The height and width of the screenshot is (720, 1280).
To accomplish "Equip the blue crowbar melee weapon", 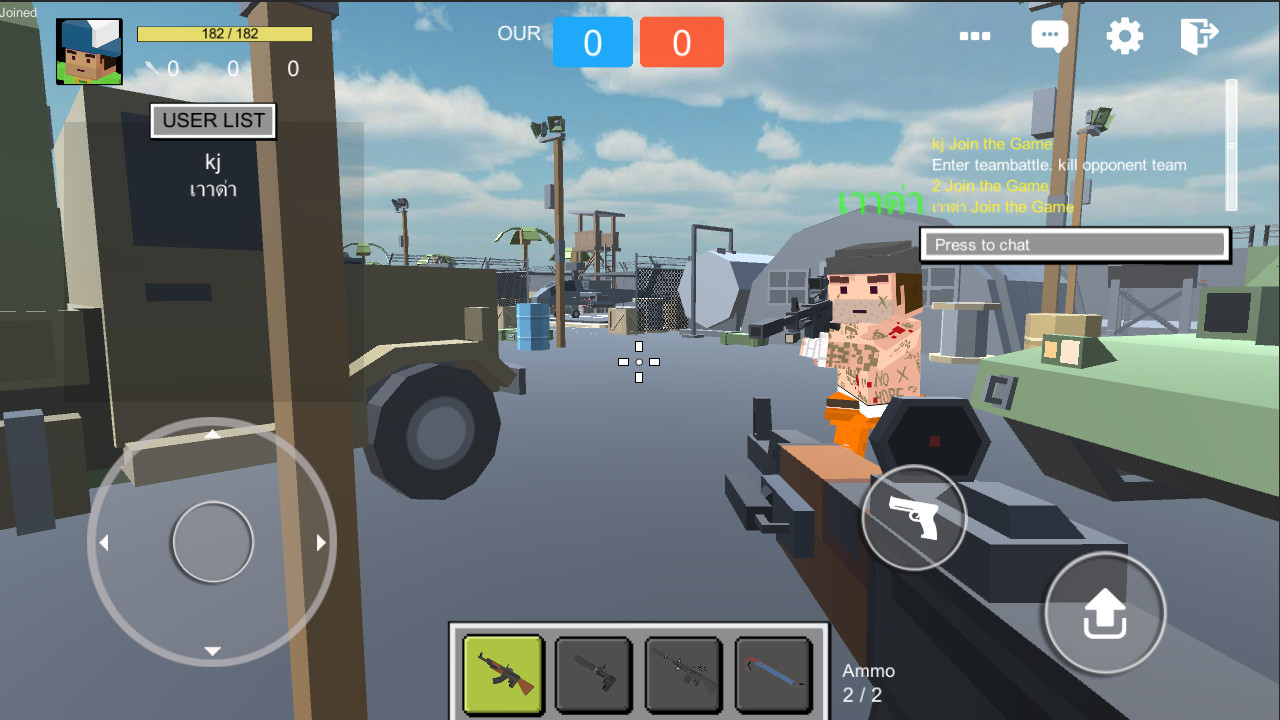I will [x=772, y=675].
